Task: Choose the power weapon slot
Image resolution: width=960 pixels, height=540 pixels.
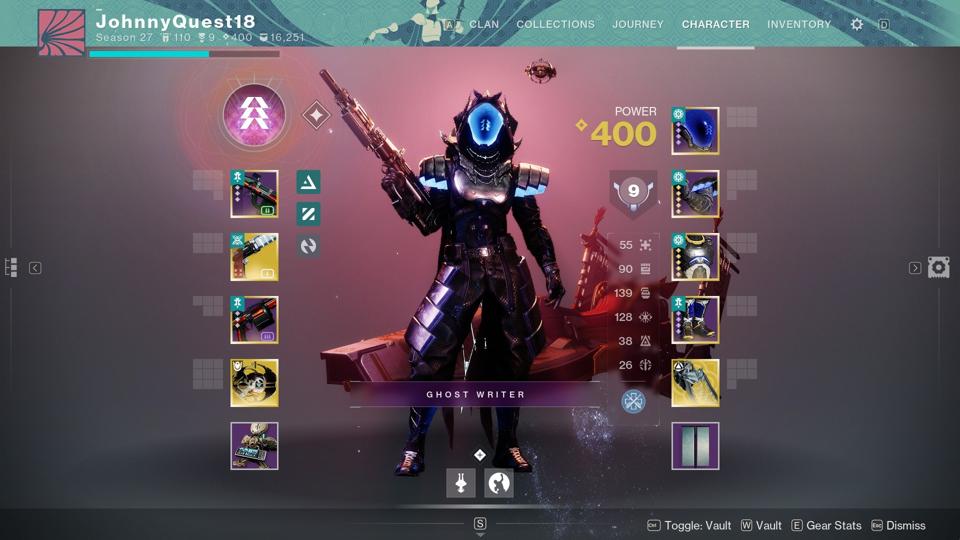Action: 254,320
